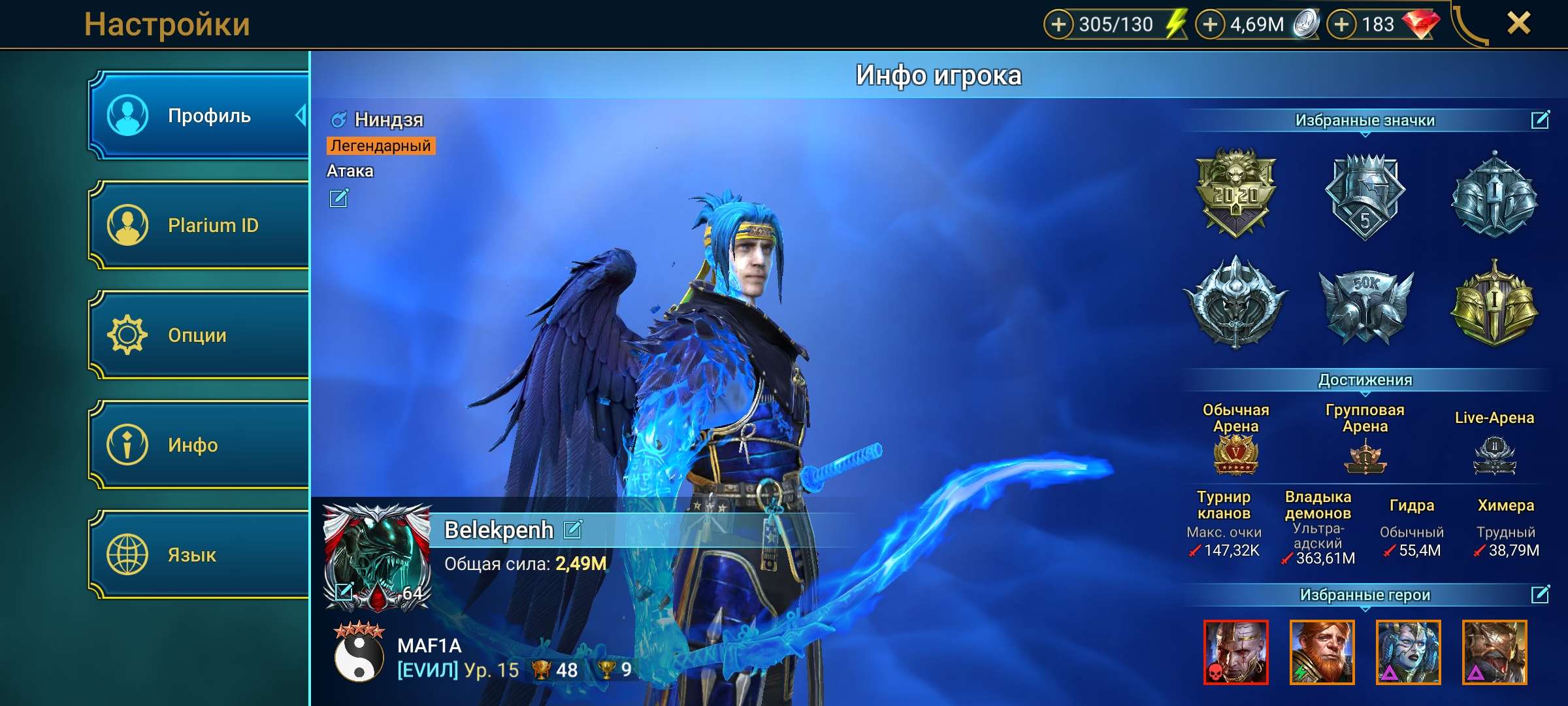Buy gems with the plus button
Image resolution: width=1568 pixels, height=706 pixels.
(1341, 25)
